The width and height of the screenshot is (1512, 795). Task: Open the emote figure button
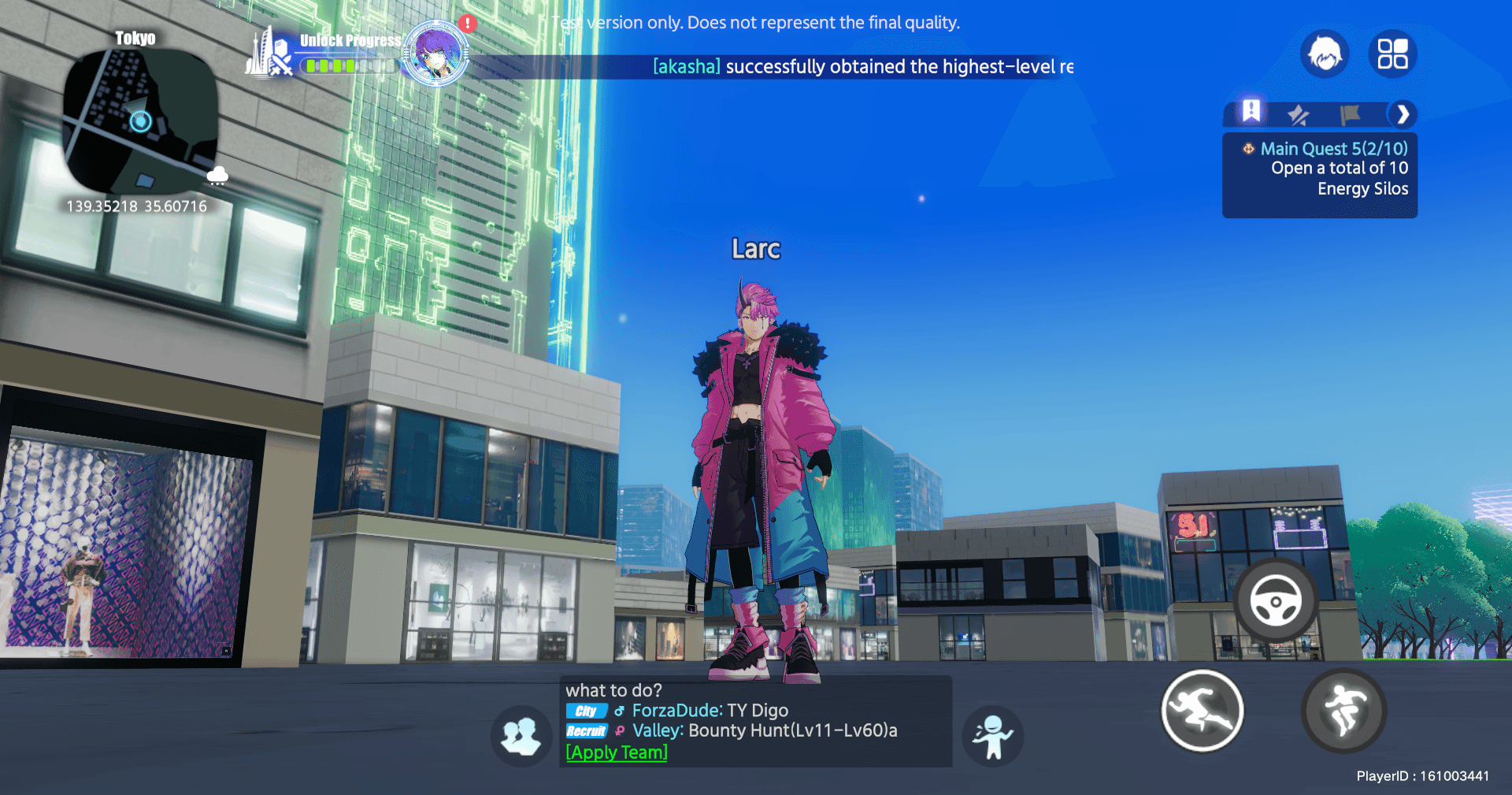click(992, 737)
